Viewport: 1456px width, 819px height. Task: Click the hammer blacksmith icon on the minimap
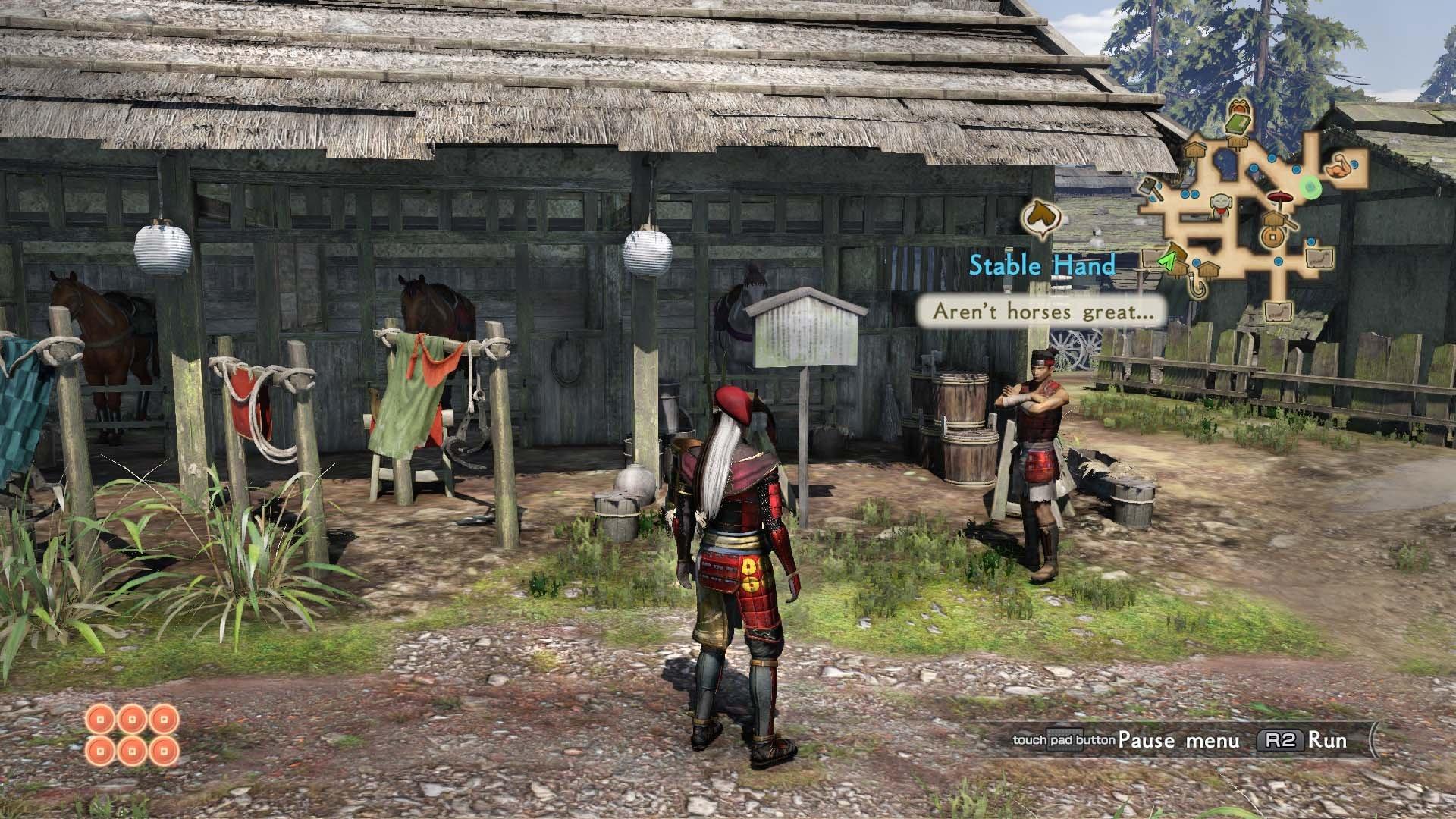[x=1149, y=189]
